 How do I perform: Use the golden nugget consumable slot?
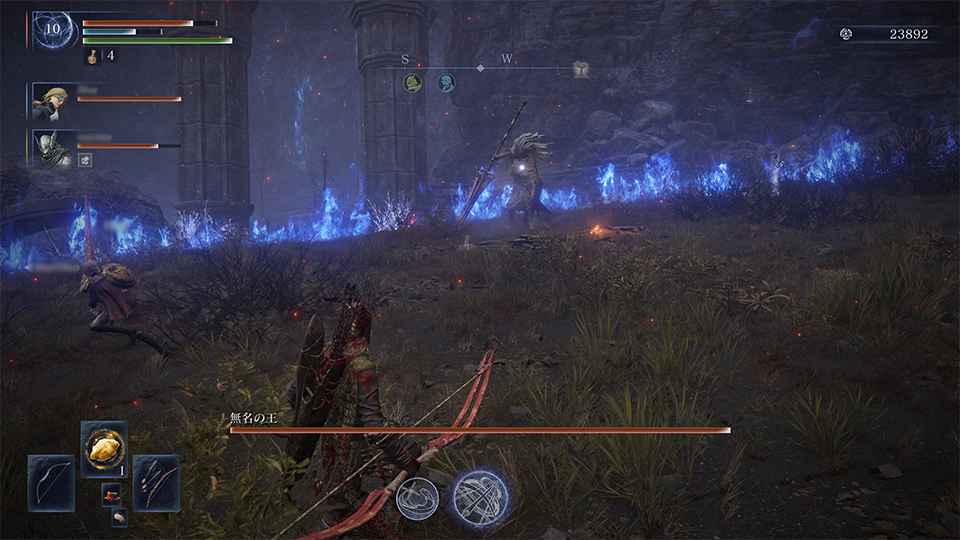104,449
